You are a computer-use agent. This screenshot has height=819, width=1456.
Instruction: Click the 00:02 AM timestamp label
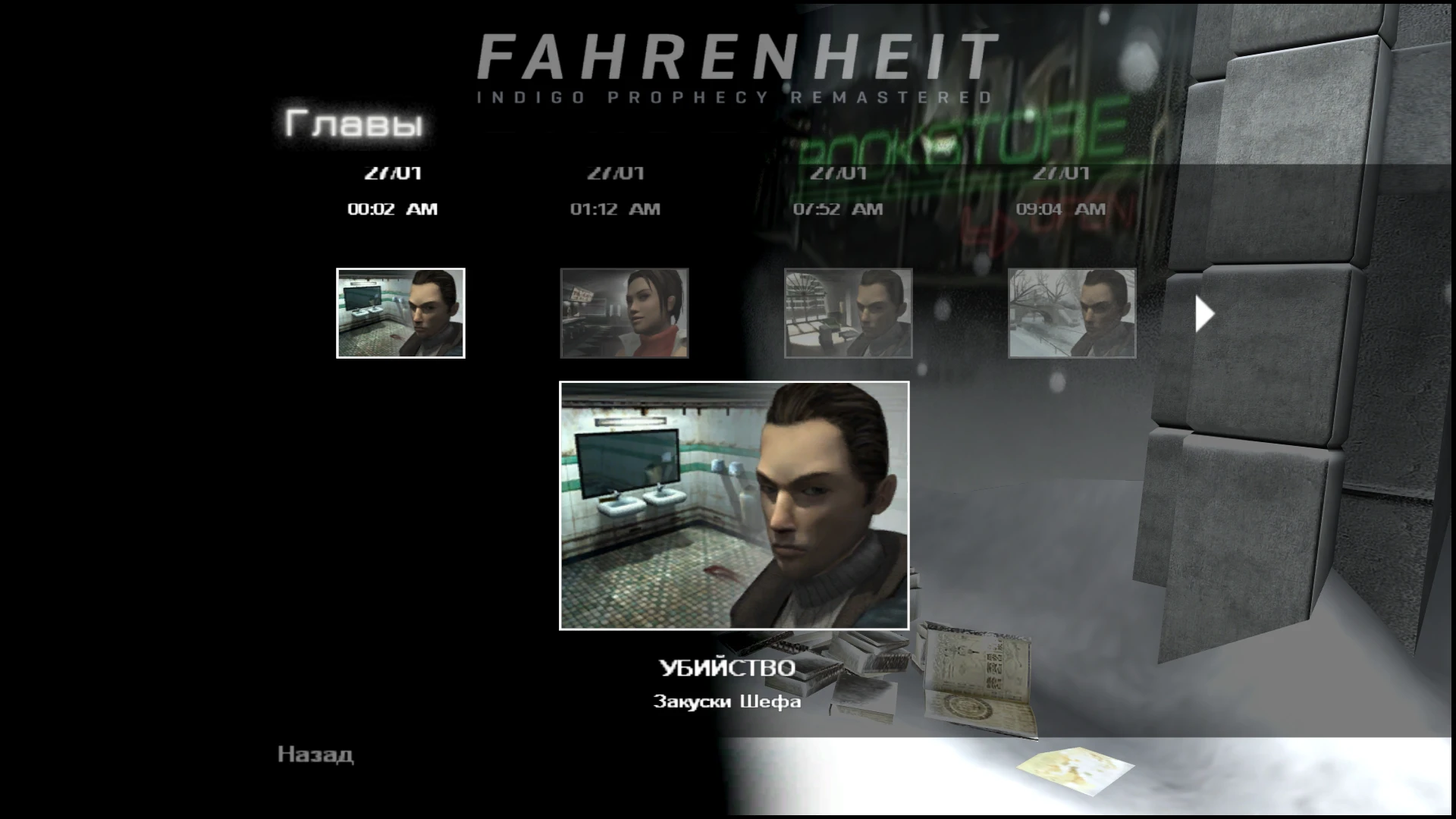(x=393, y=209)
